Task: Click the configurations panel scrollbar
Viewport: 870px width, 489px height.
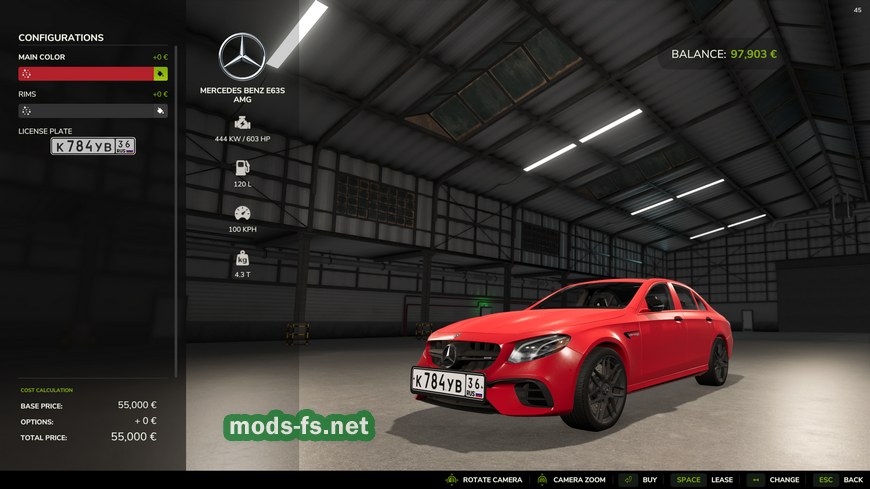Action: (177, 200)
